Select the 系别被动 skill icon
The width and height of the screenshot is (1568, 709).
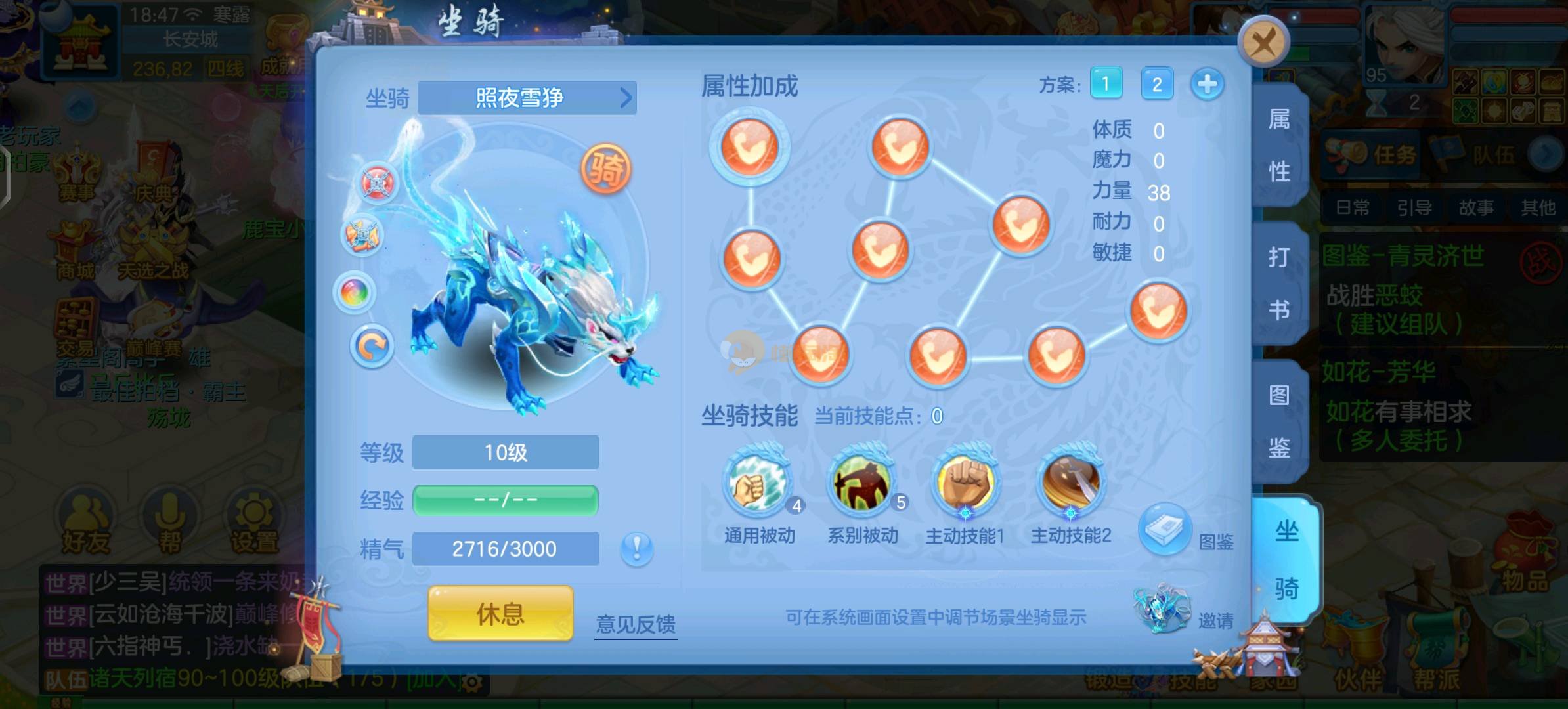pyautogui.click(x=861, y=484)
